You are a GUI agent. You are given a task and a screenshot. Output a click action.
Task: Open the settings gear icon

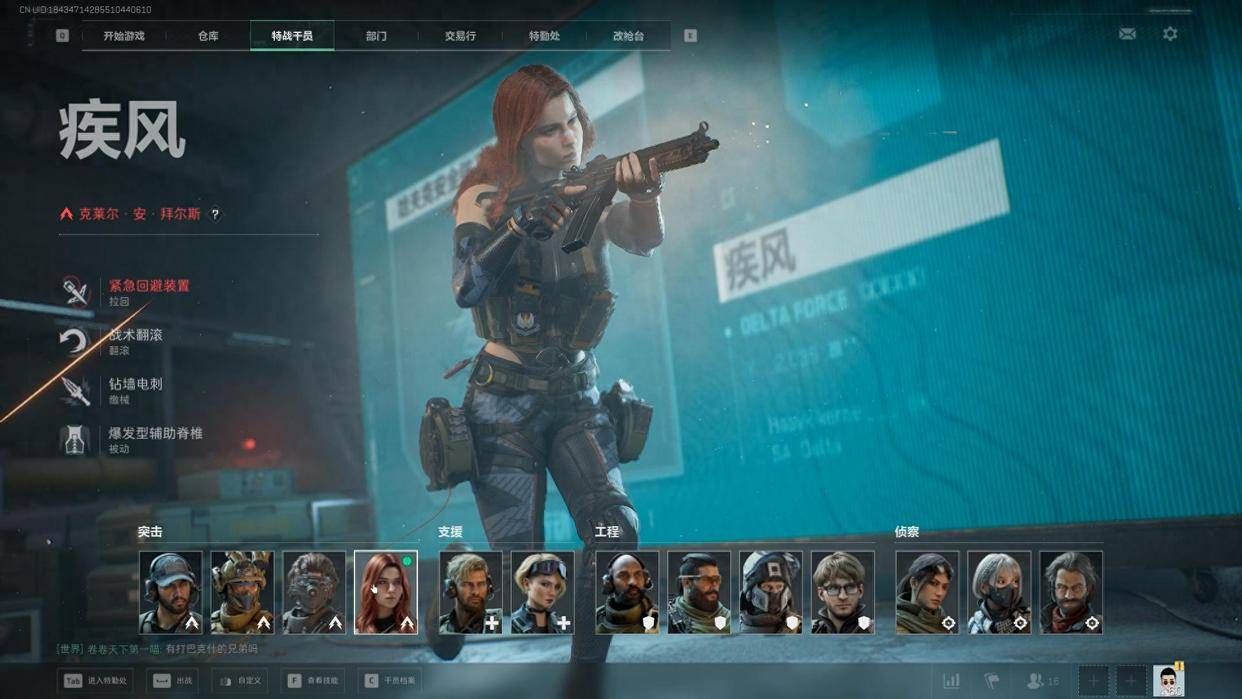click(x=1170, y=34)
